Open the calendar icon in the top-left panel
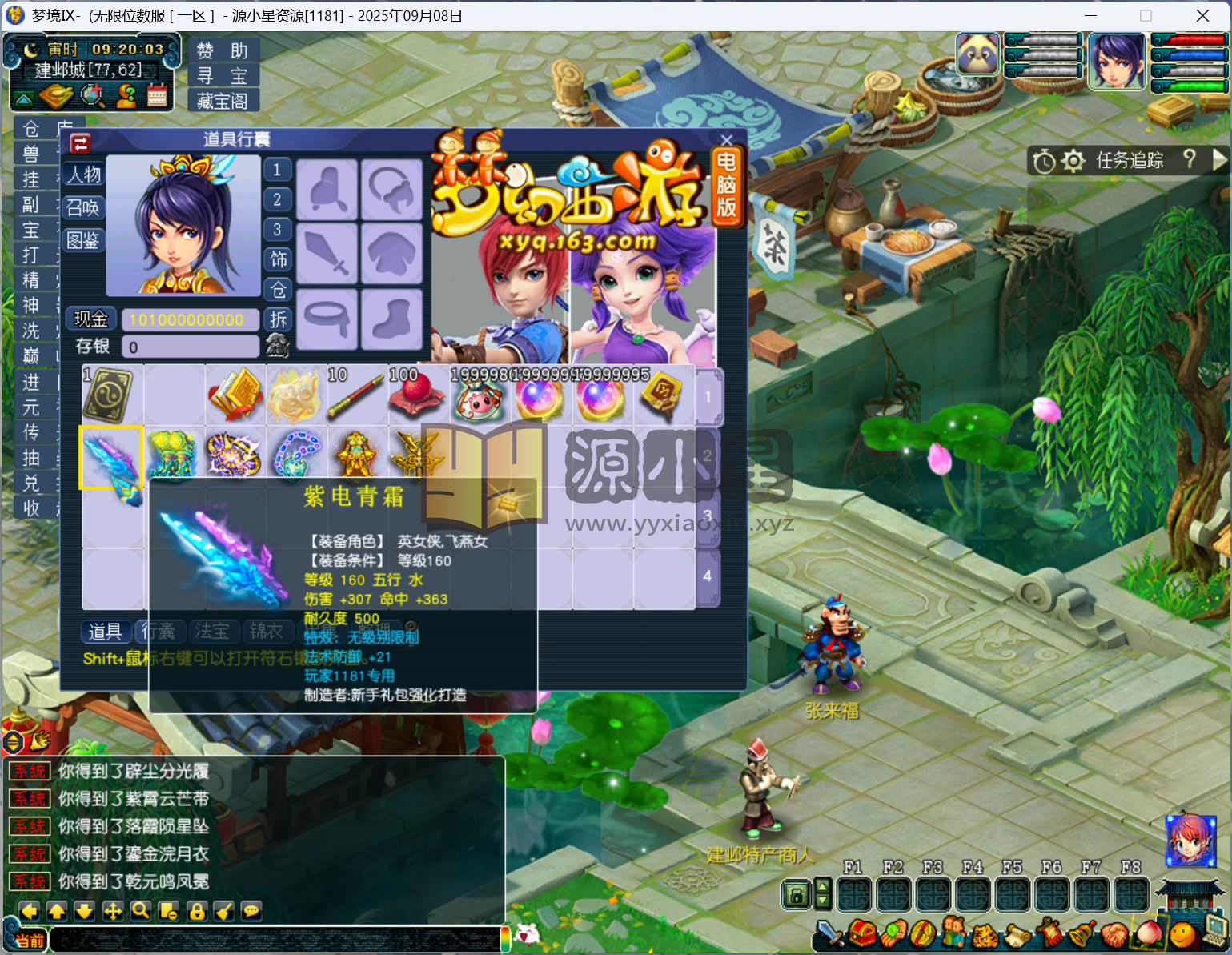1232x955 pixels. (156, 96)
